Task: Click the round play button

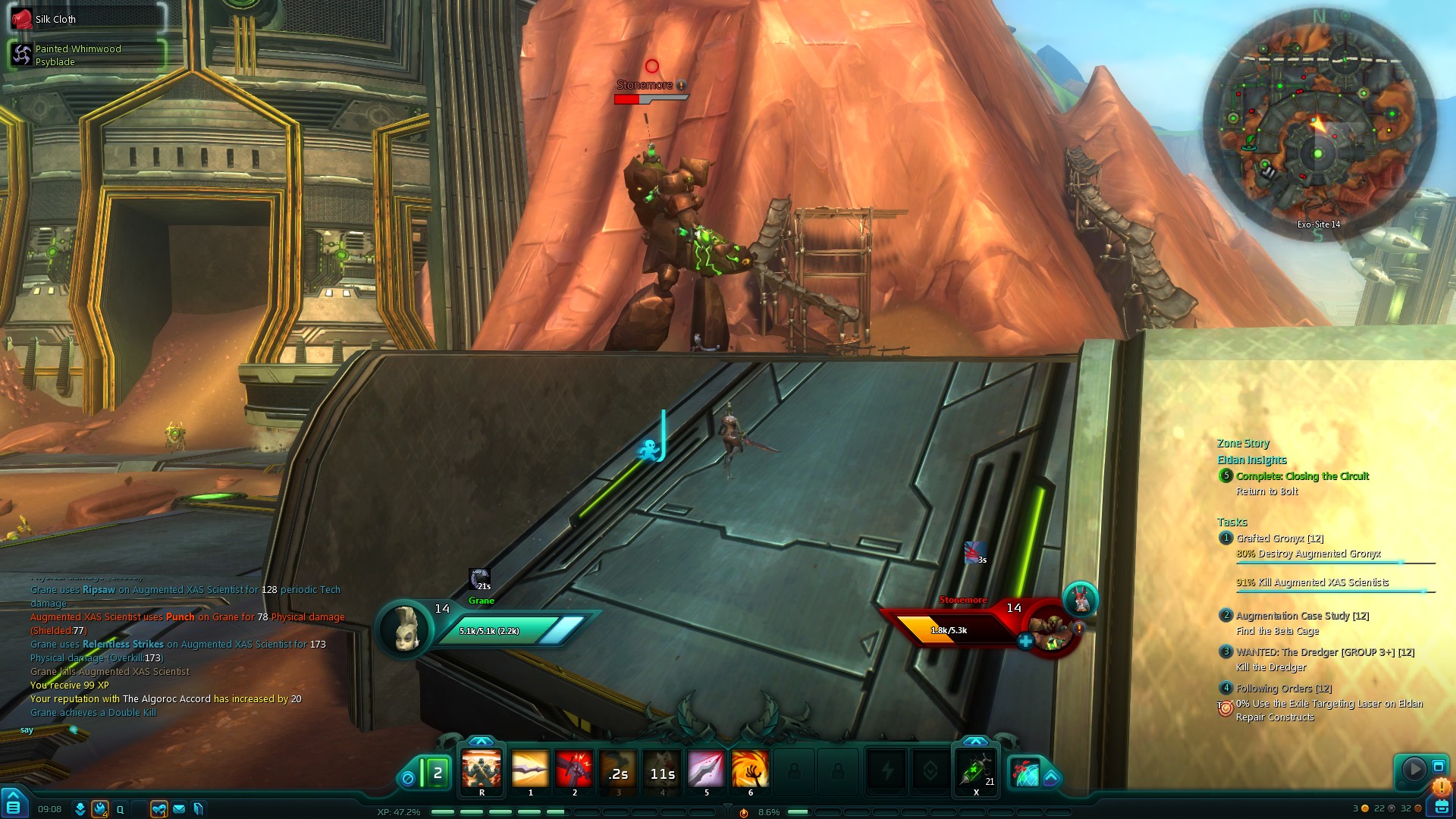Action: 1414,769
